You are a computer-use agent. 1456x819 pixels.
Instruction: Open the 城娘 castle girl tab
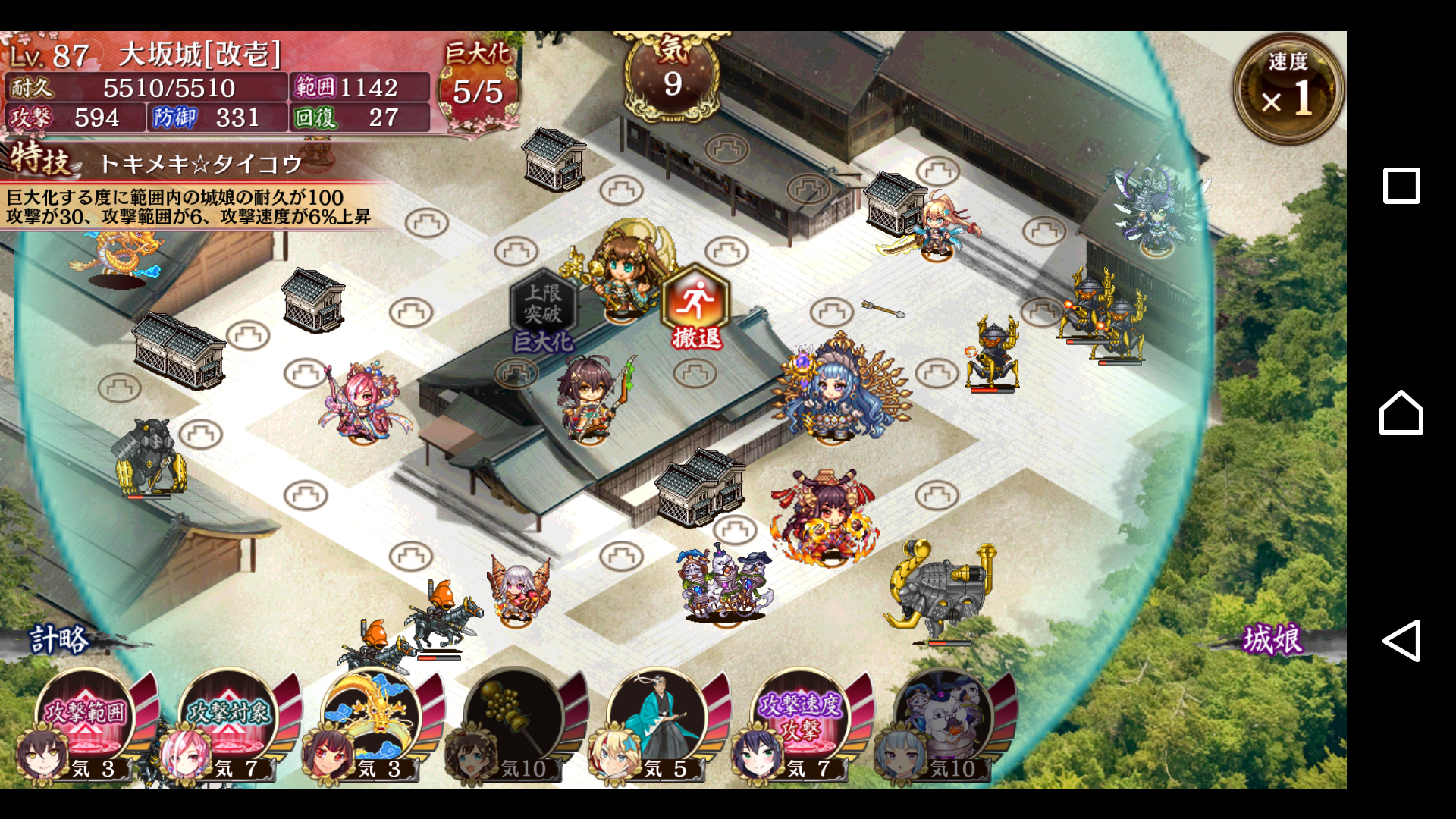pos(1272,639)
